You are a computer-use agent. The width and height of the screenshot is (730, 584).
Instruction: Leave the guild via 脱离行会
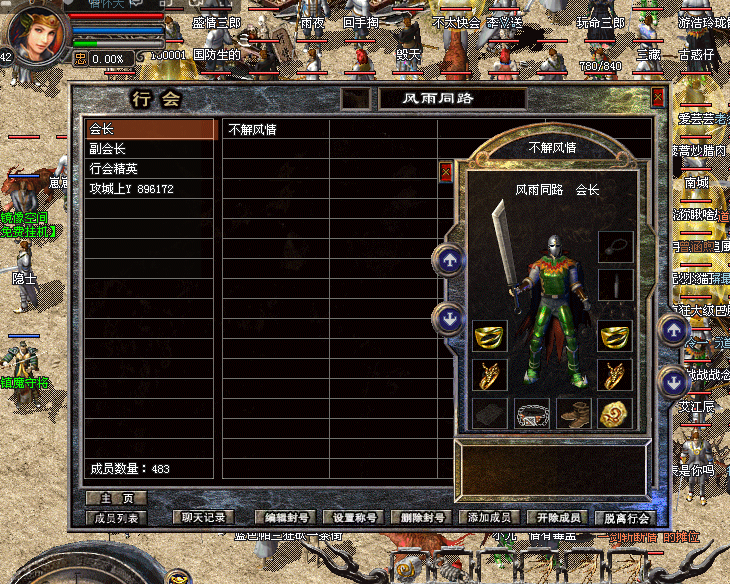(627, 518)
